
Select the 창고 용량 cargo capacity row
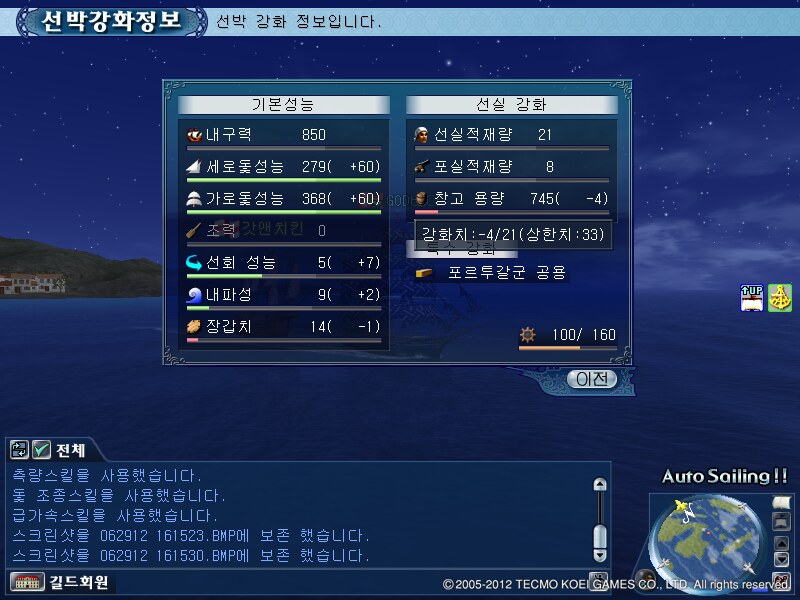click(x=511, y=199)
